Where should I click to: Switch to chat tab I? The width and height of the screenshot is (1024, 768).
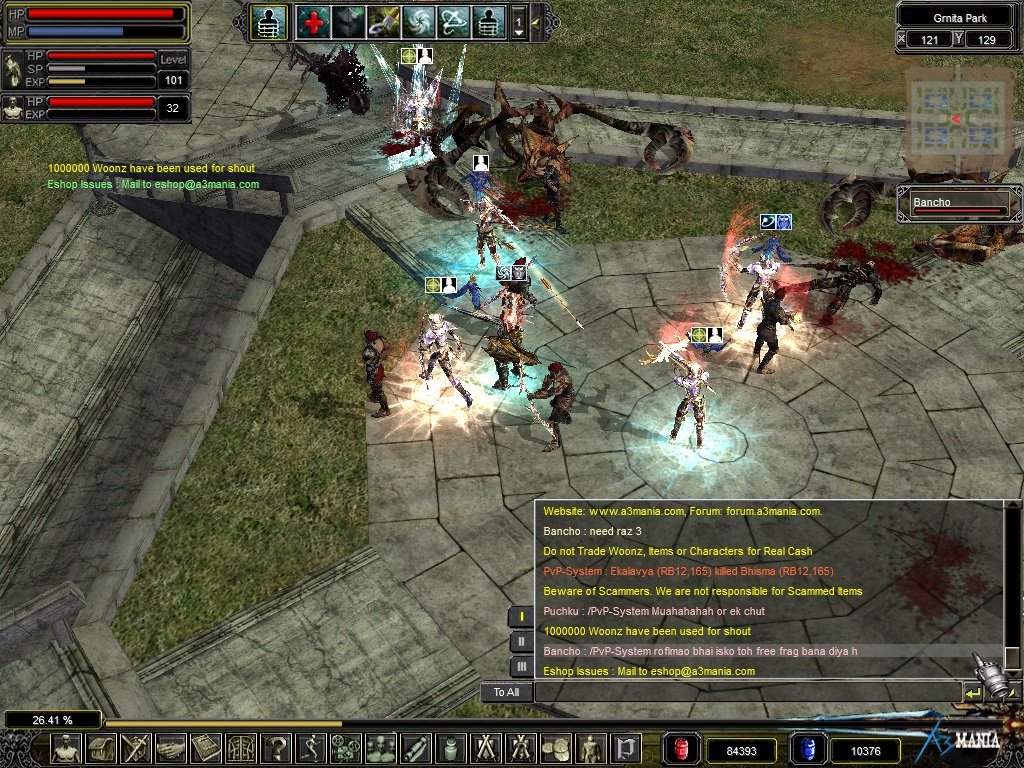521,616
